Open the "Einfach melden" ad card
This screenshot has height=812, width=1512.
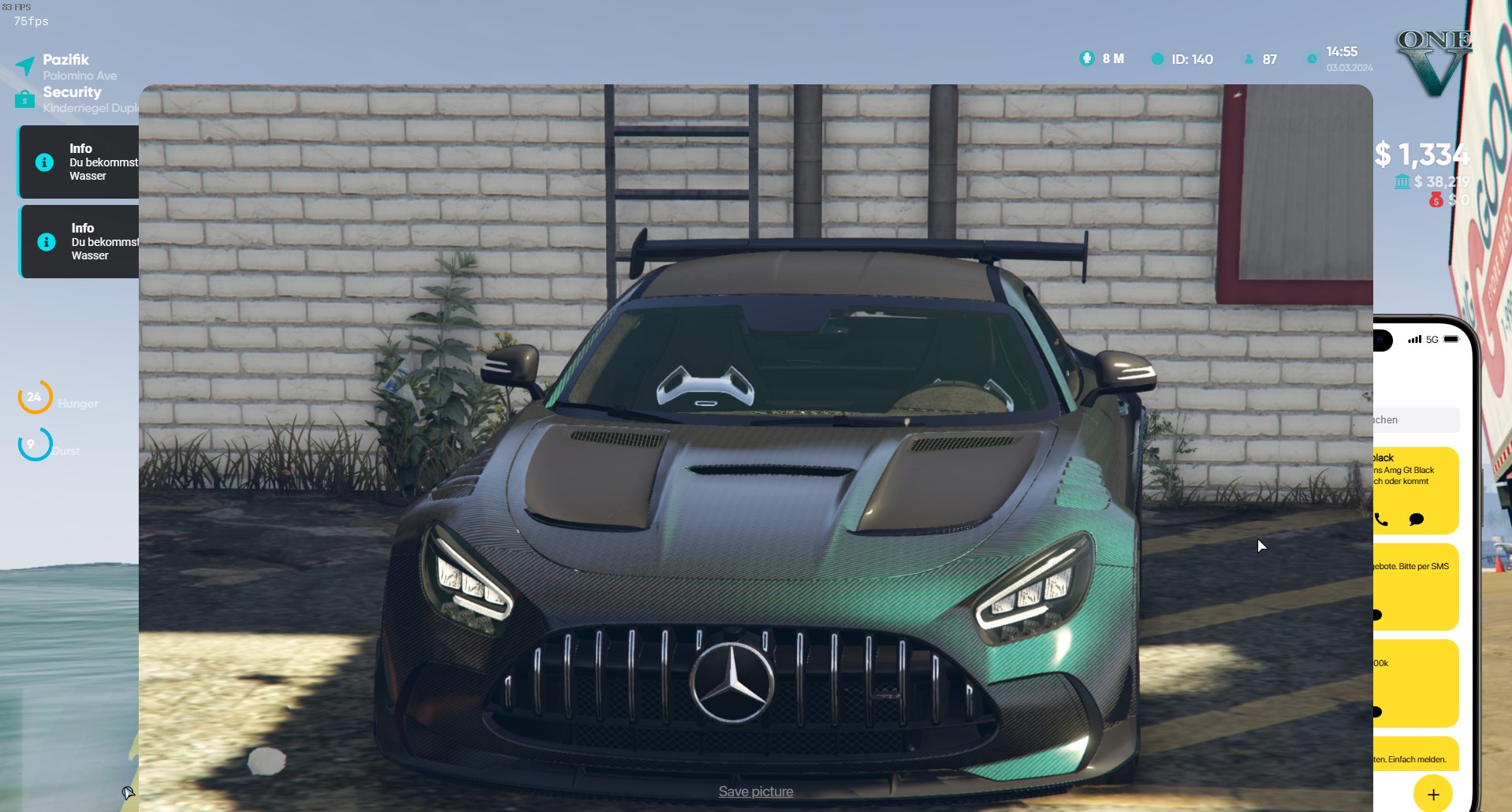[x=1416, y=755]
